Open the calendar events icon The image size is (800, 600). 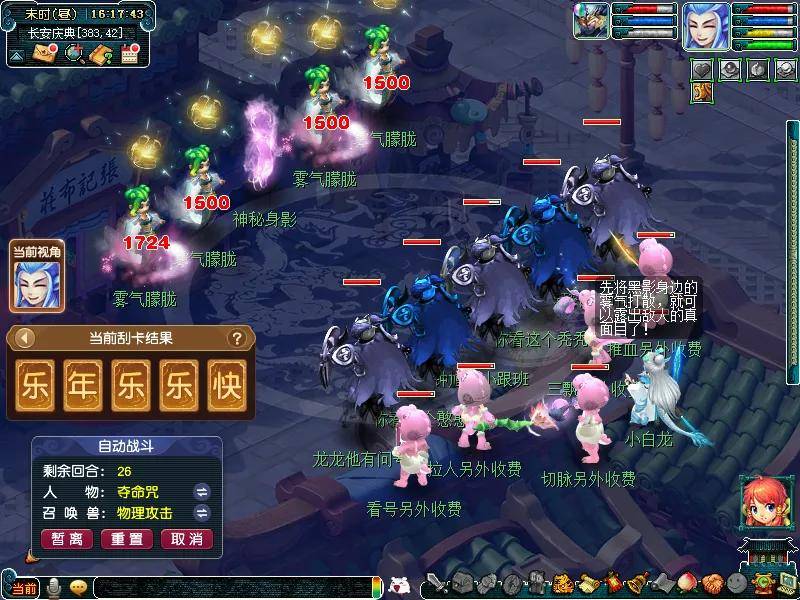click(128, 54)
